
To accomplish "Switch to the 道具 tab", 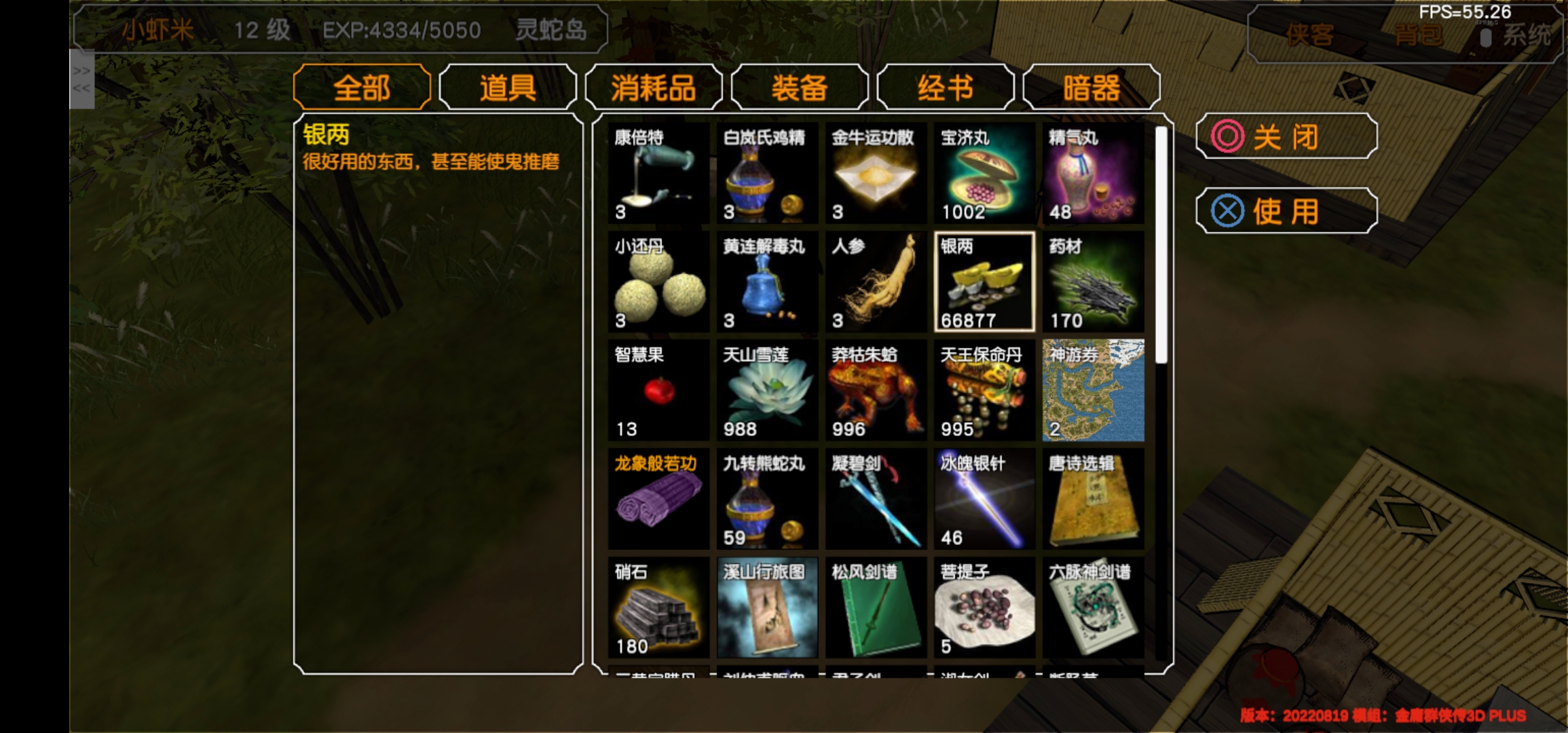I will pyautogui.click(x=506, y=87).
